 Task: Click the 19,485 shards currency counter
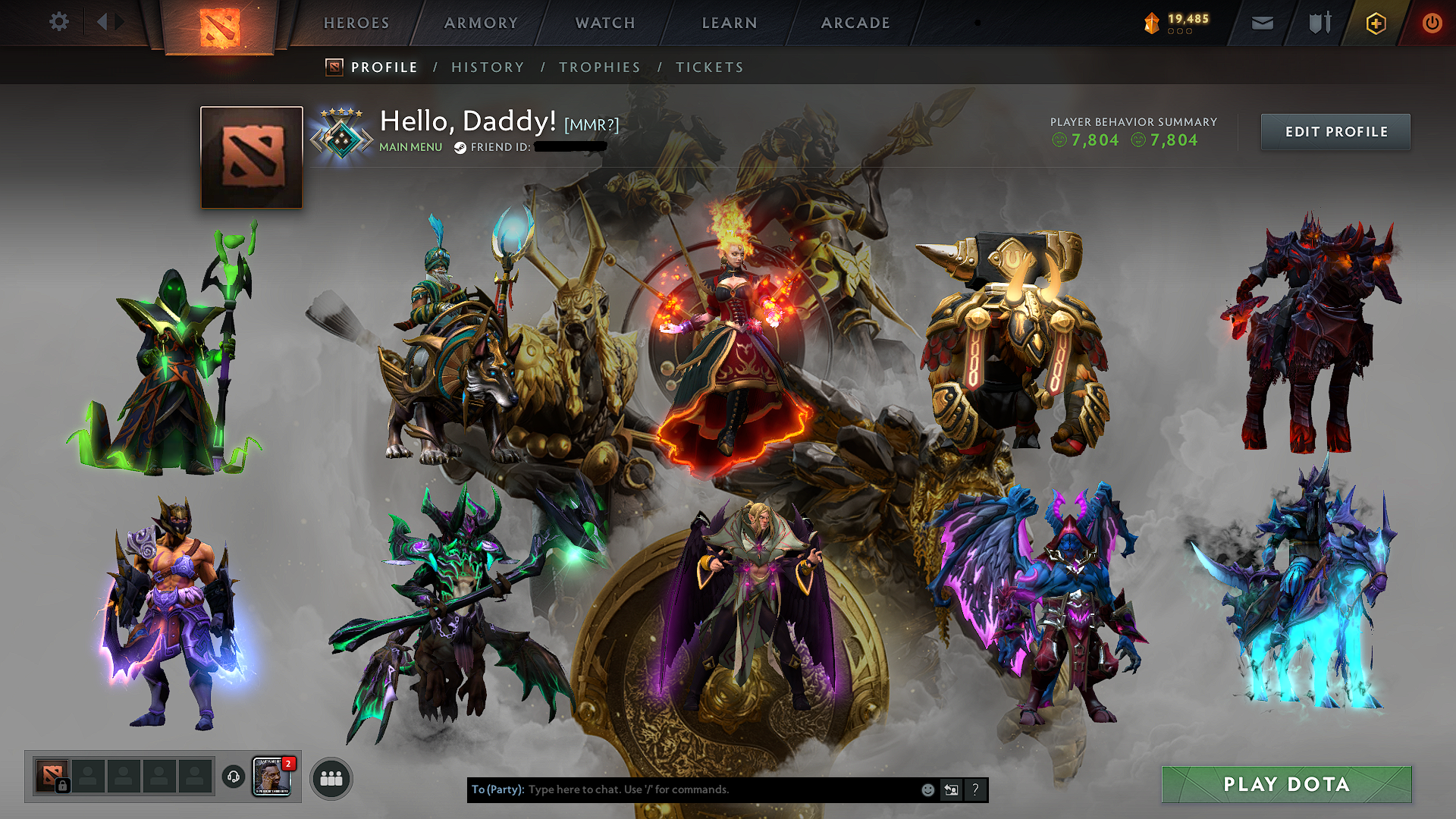tap(1175, 23)
